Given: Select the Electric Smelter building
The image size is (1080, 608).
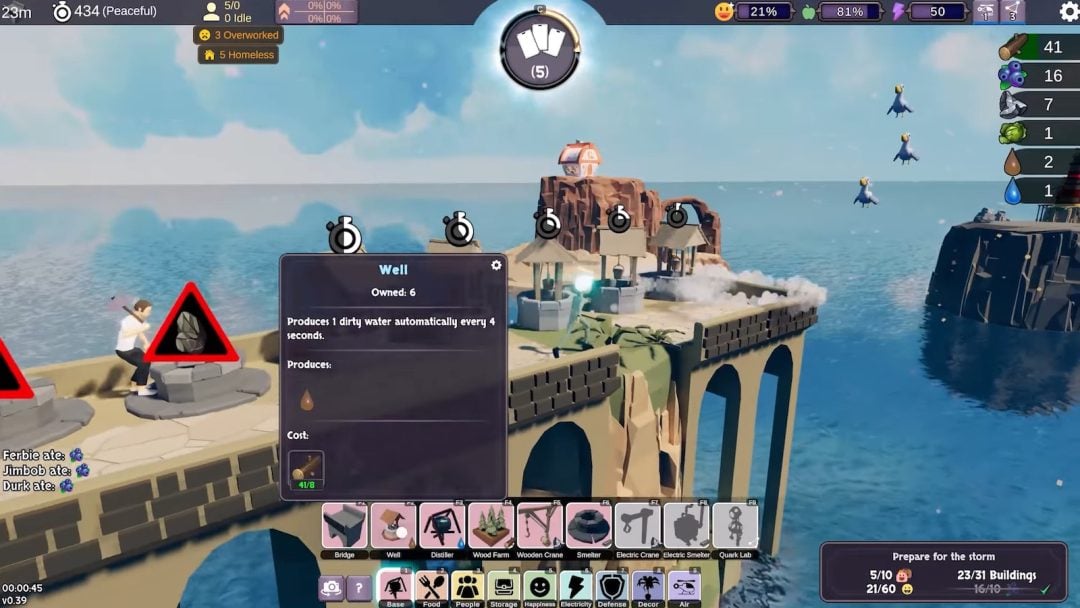Looking at the screenshot, I should point(686,526).
